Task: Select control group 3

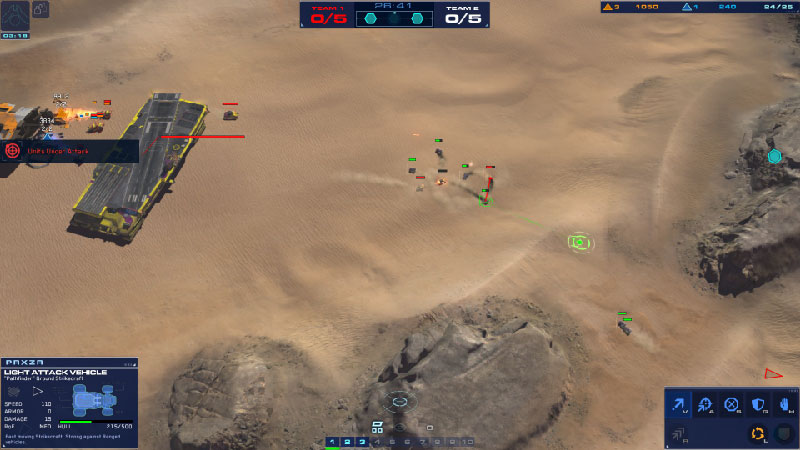Action: (362, 441)
